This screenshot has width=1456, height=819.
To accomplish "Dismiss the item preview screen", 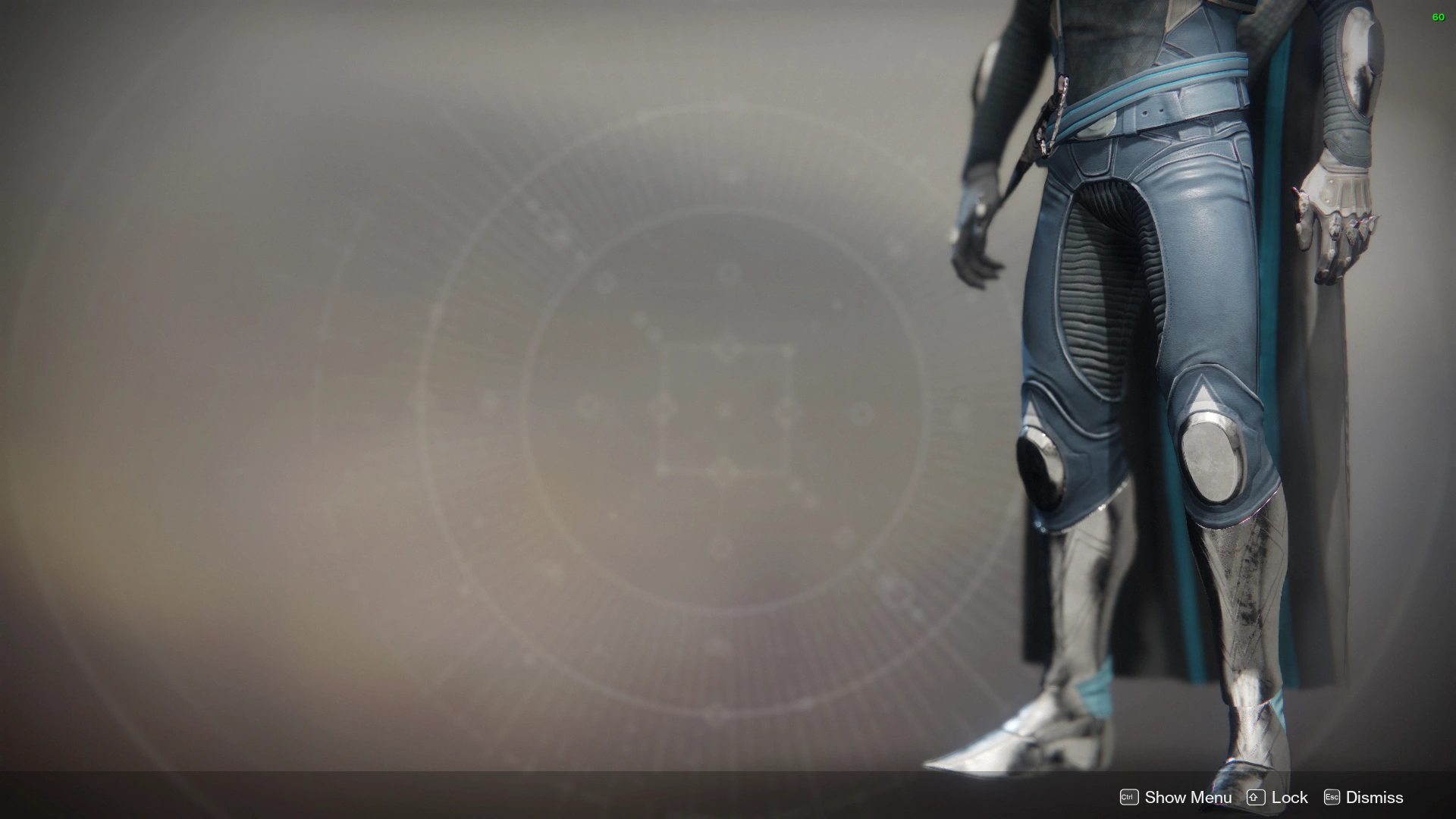I will click(1376, 797).
